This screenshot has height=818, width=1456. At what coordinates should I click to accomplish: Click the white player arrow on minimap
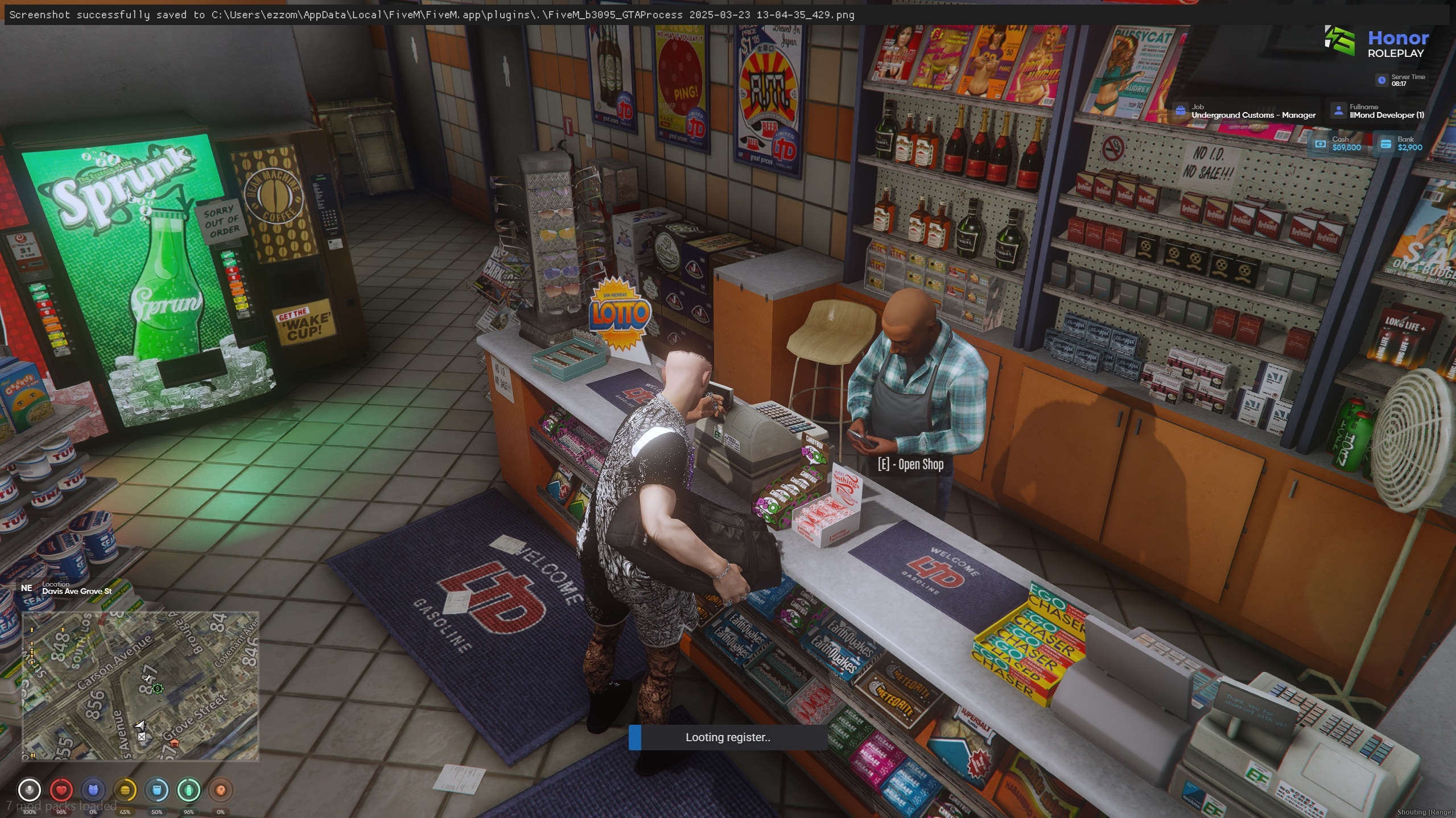140,725
